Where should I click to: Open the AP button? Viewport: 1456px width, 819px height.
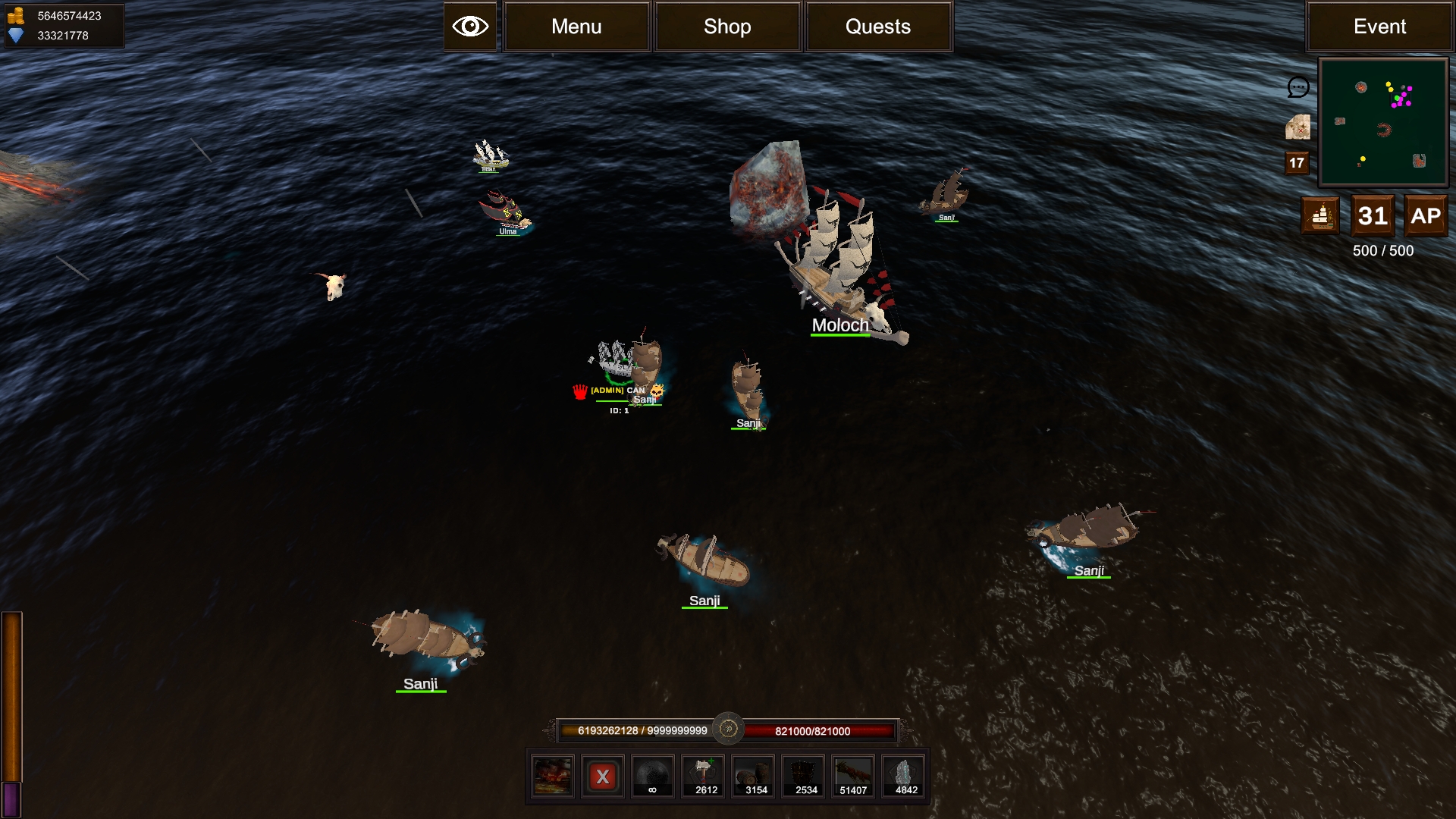coord(1426,216)
